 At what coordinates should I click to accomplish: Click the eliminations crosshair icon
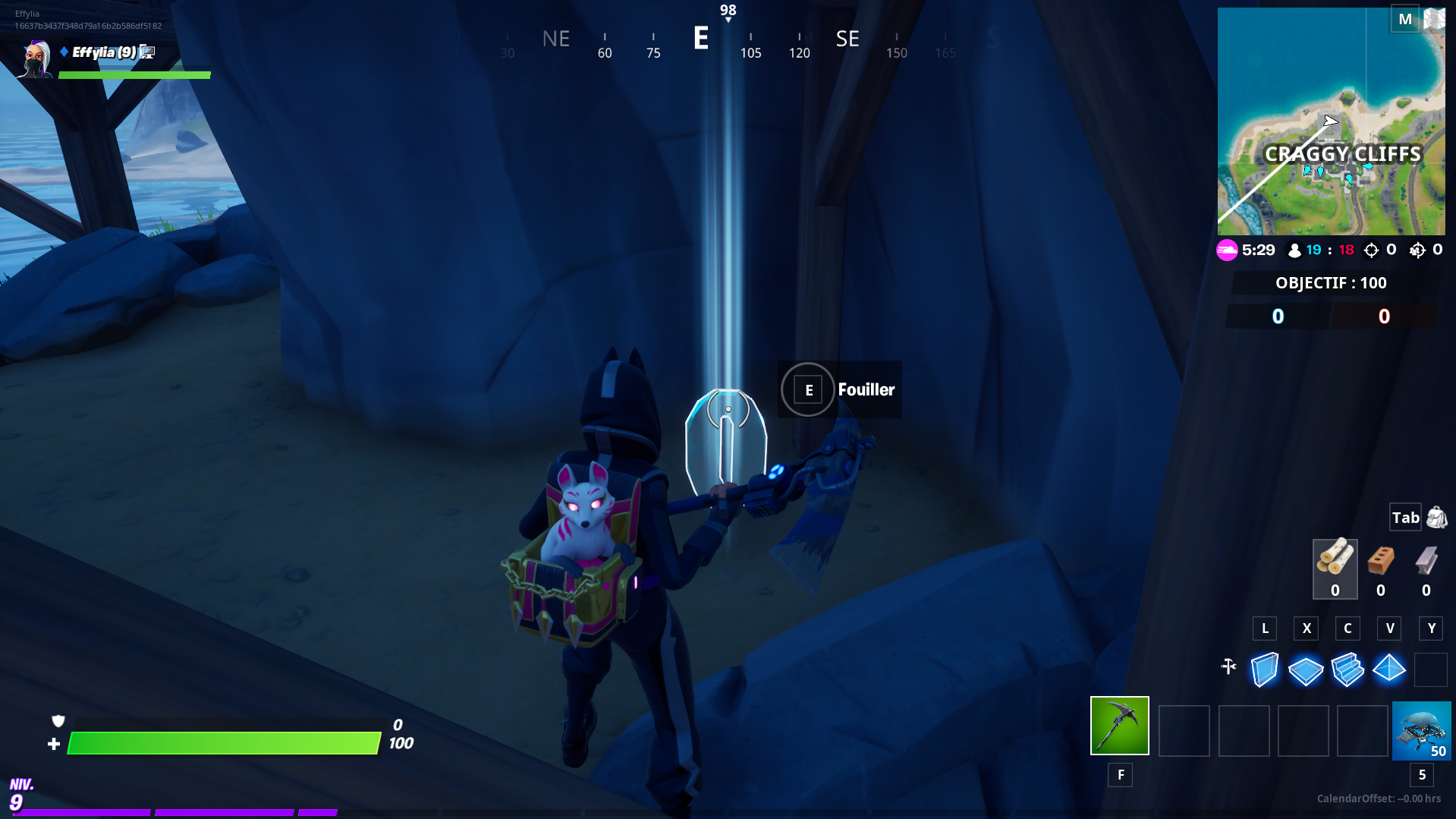tap(1371, 250)
